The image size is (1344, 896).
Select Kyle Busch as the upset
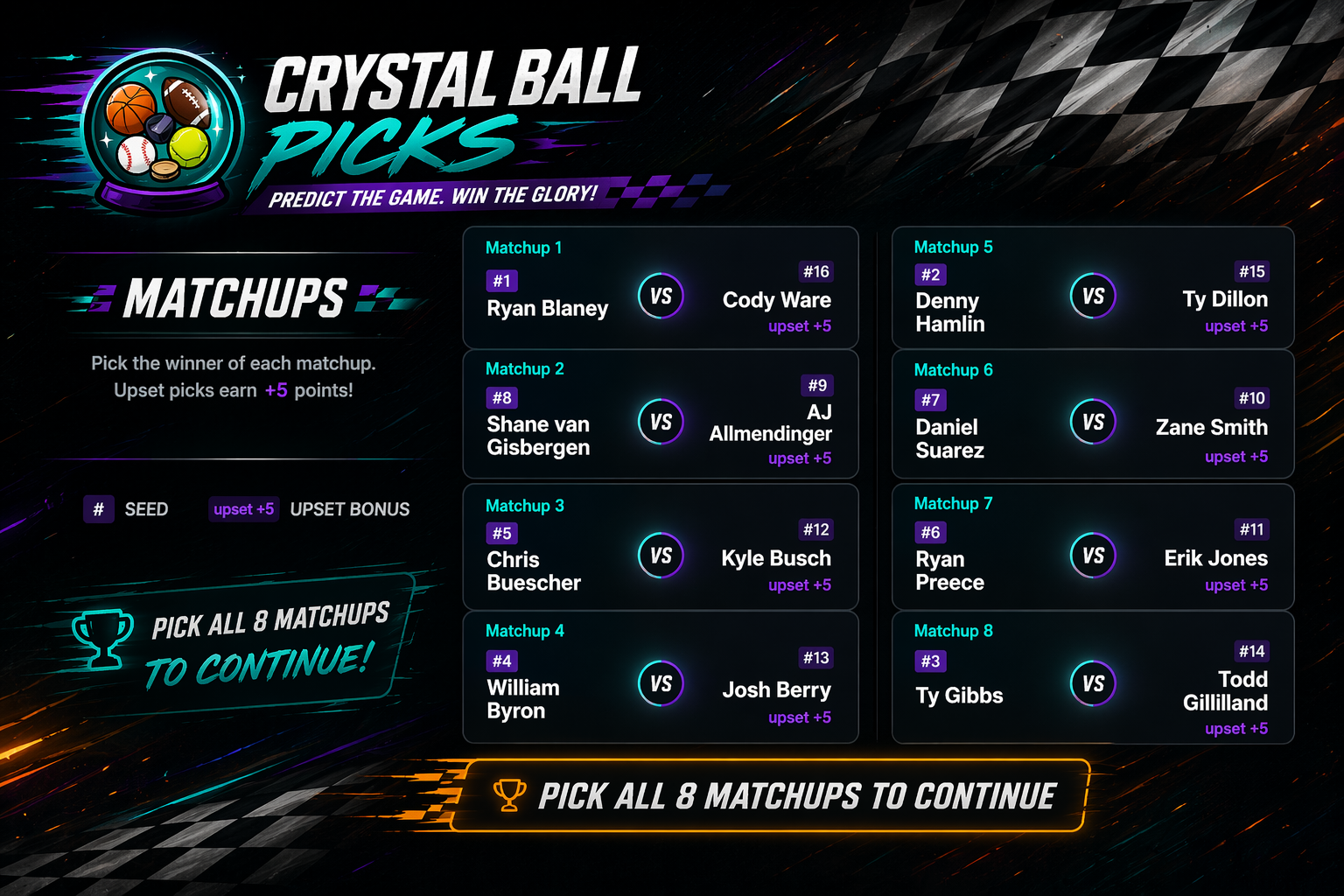(776, 558)
